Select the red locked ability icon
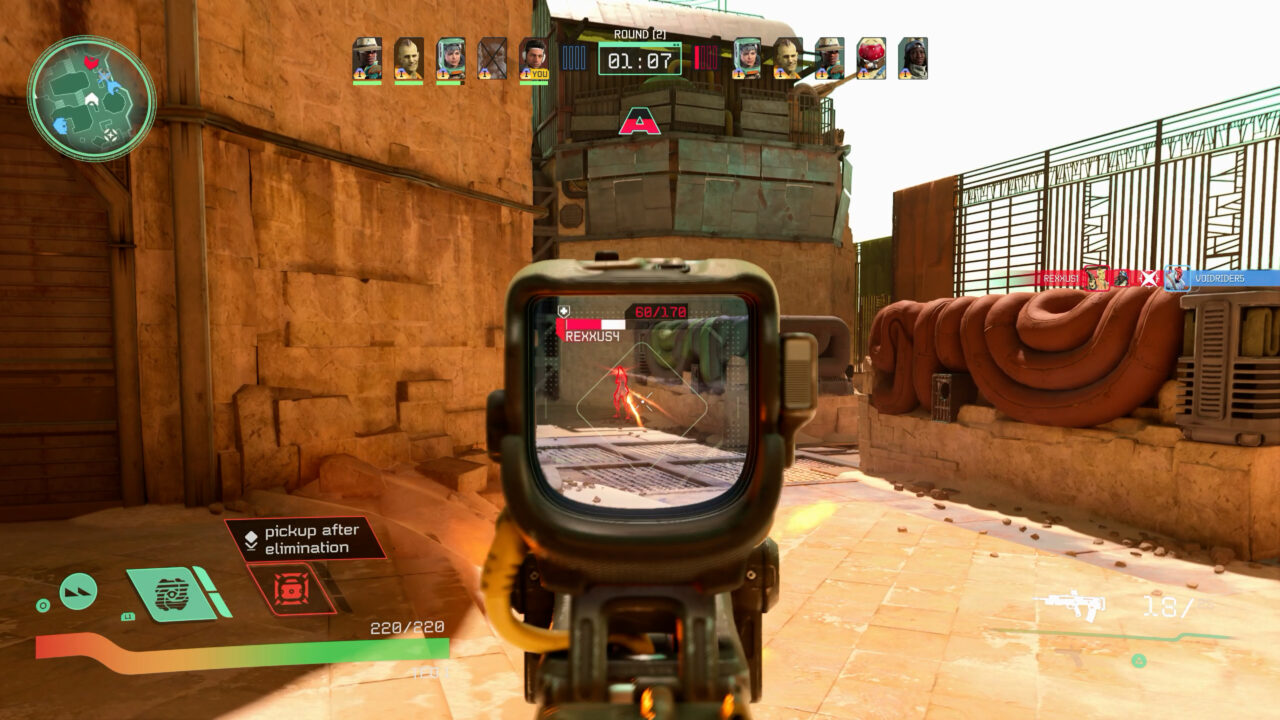 coord(292,588)
